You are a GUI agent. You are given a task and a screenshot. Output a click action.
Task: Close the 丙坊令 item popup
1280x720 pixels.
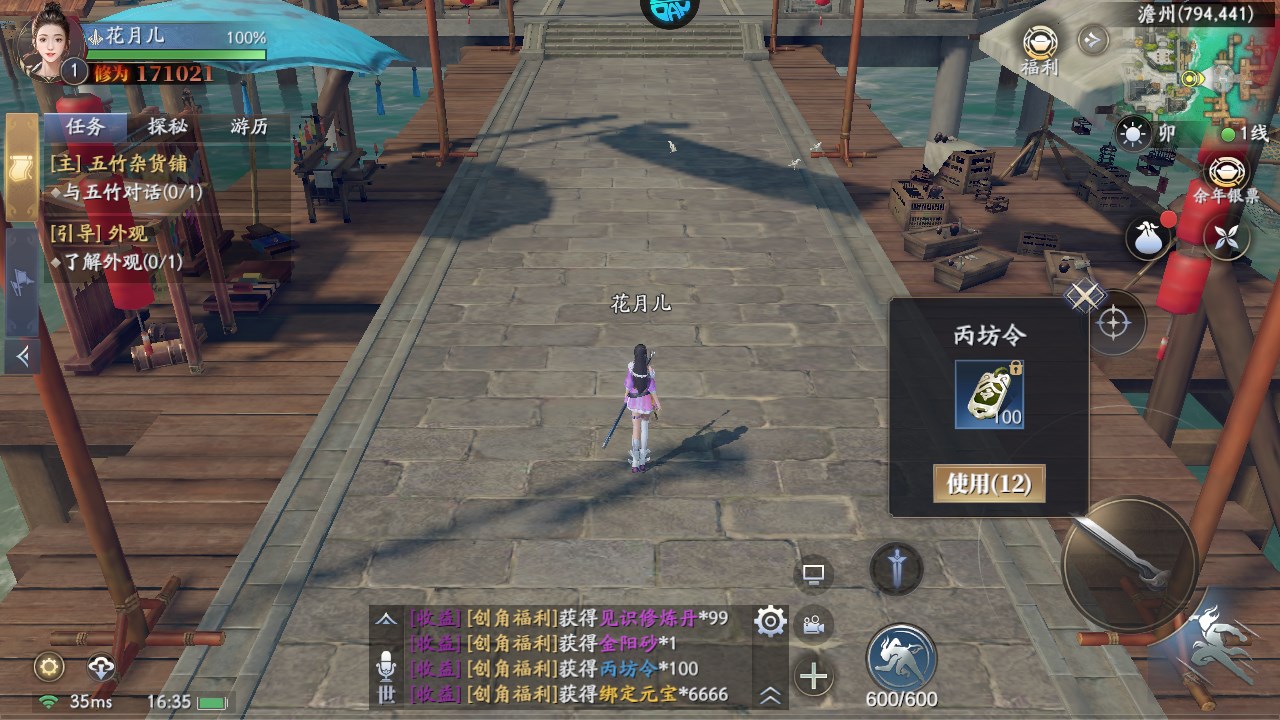pyautogui.click(x=1085, y=295)
